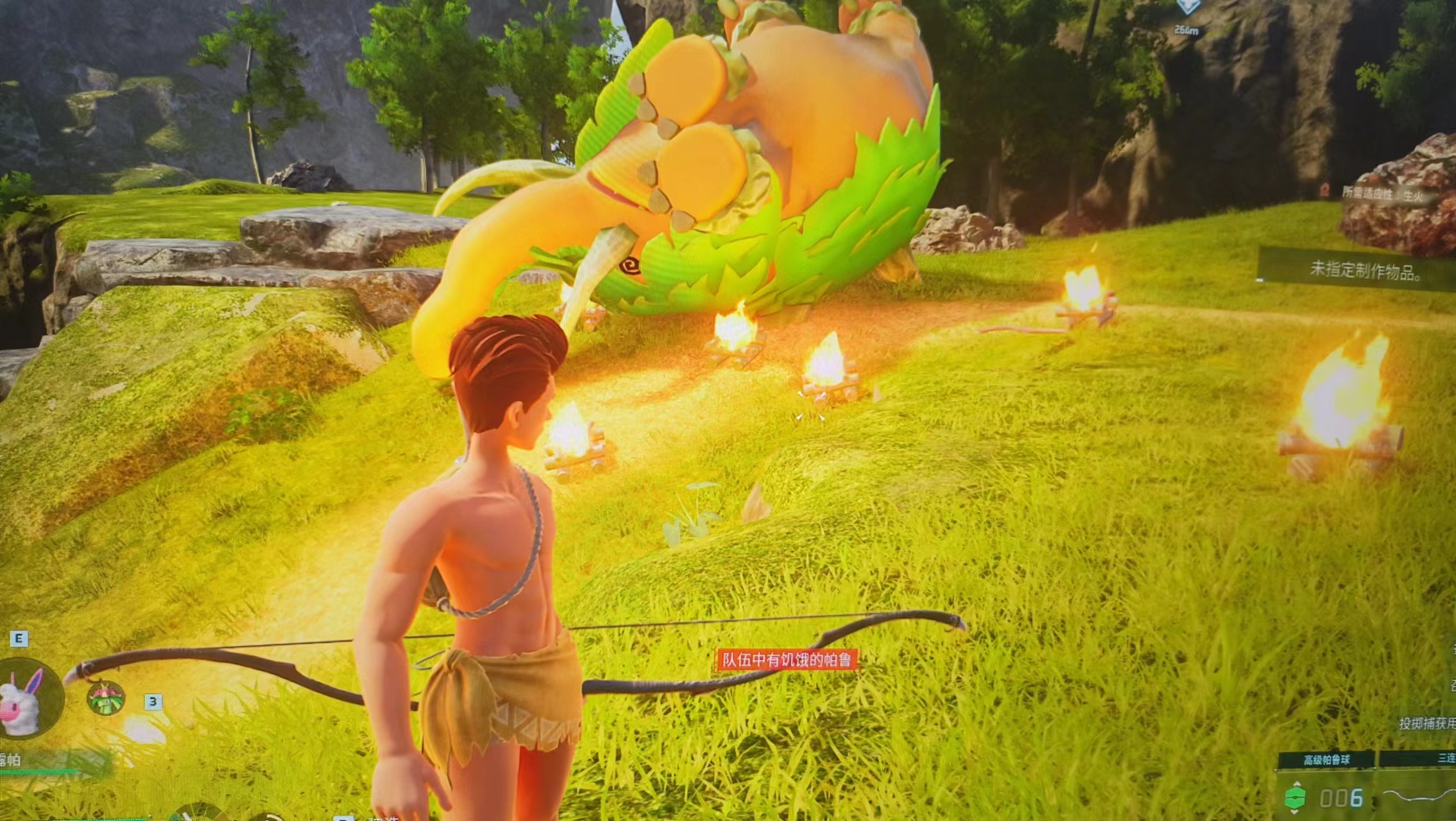
Task: Click the green Pal Sphere icon
Action: [x=1295, y=798]
